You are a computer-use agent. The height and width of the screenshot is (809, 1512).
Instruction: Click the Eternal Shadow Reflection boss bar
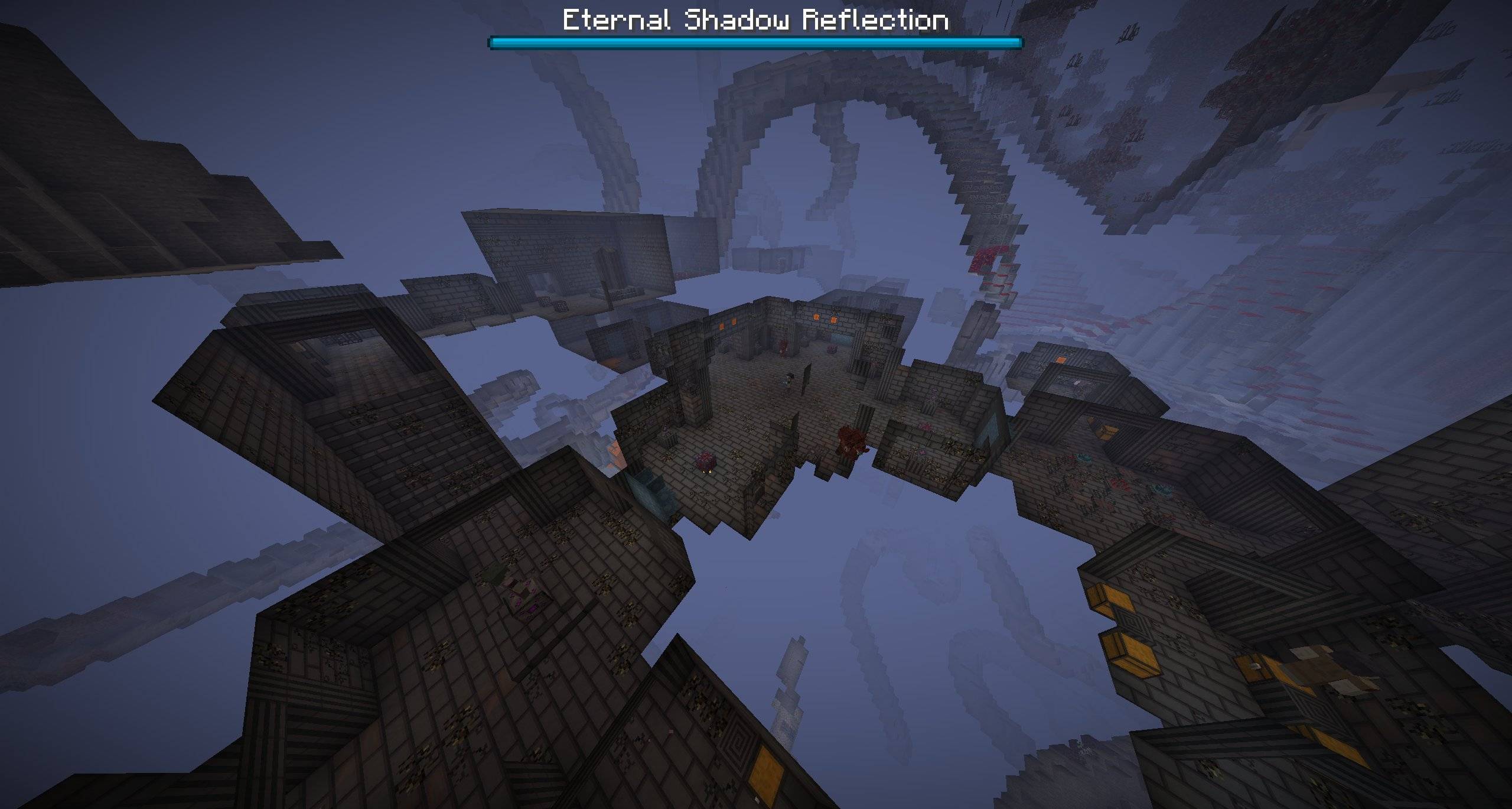tap(756, 41)
